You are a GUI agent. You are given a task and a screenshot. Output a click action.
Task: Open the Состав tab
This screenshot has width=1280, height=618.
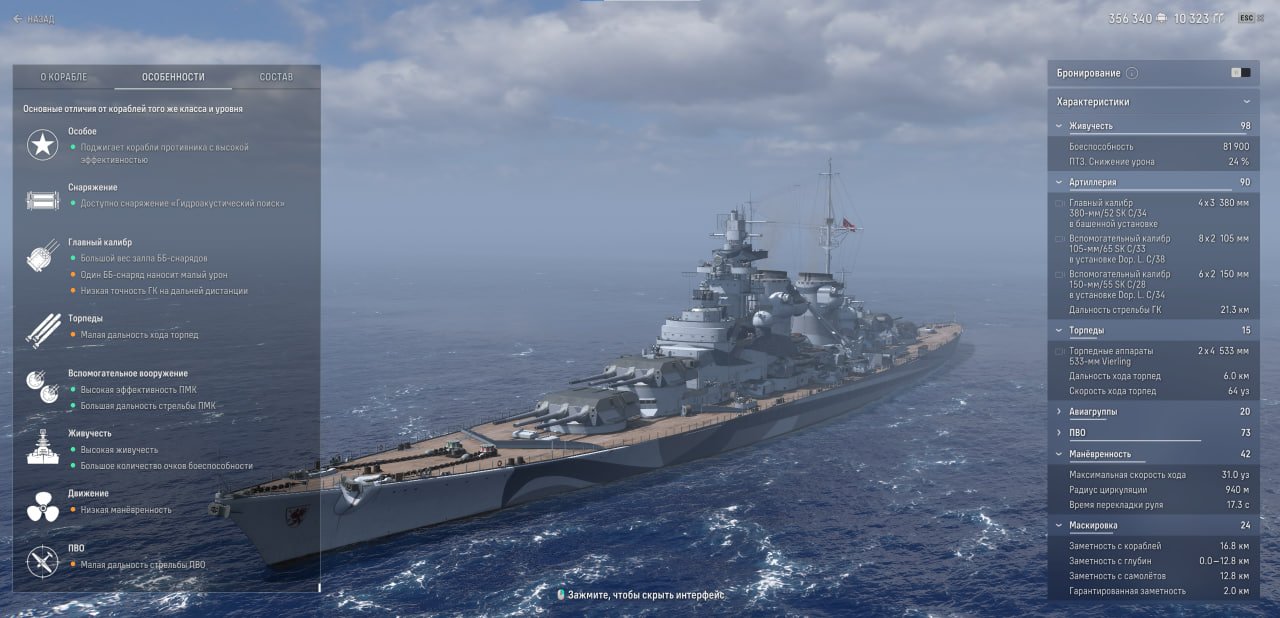click(x=276, y=77)
